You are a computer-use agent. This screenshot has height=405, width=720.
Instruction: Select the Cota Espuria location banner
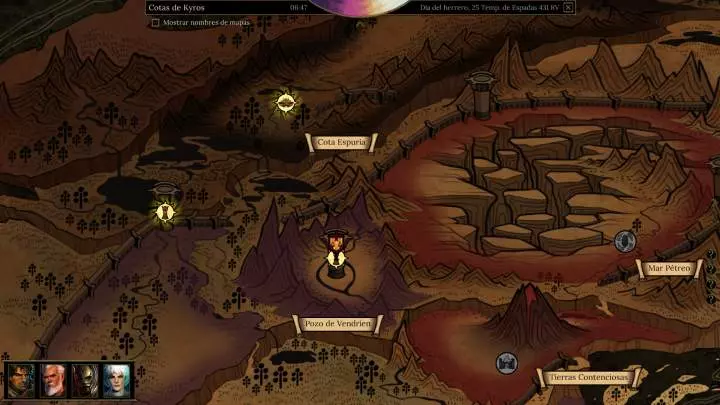[341, 142]
